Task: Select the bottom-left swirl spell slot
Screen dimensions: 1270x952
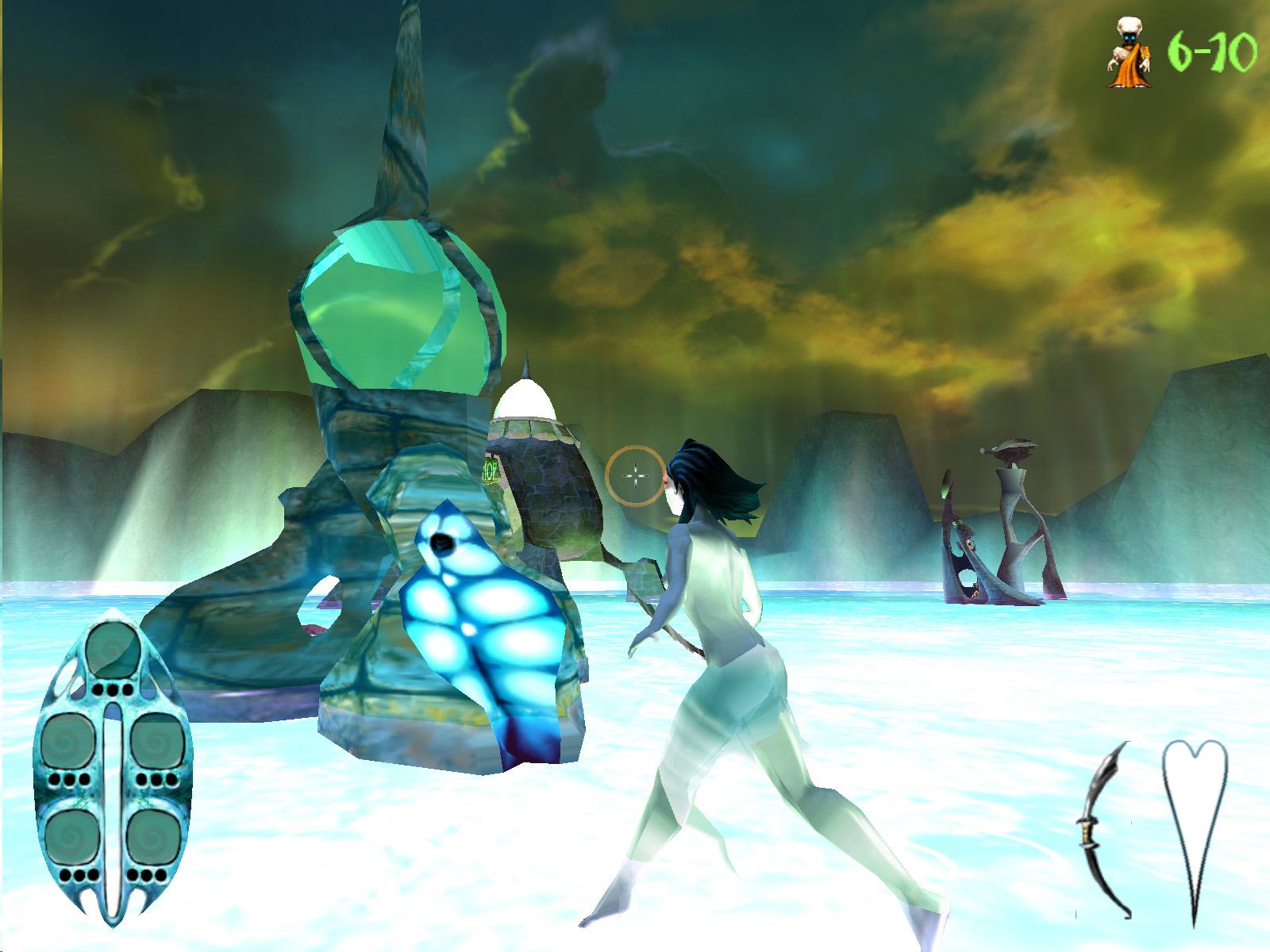Action: (71, 839)
